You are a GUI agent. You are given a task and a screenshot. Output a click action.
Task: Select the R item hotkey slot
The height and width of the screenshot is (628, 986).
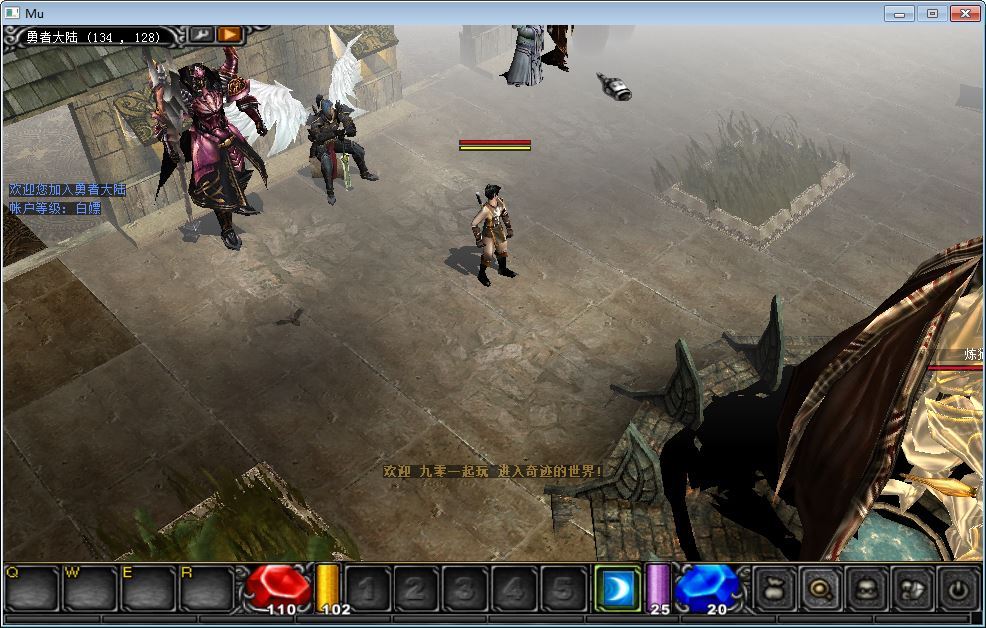click(206, 588)
